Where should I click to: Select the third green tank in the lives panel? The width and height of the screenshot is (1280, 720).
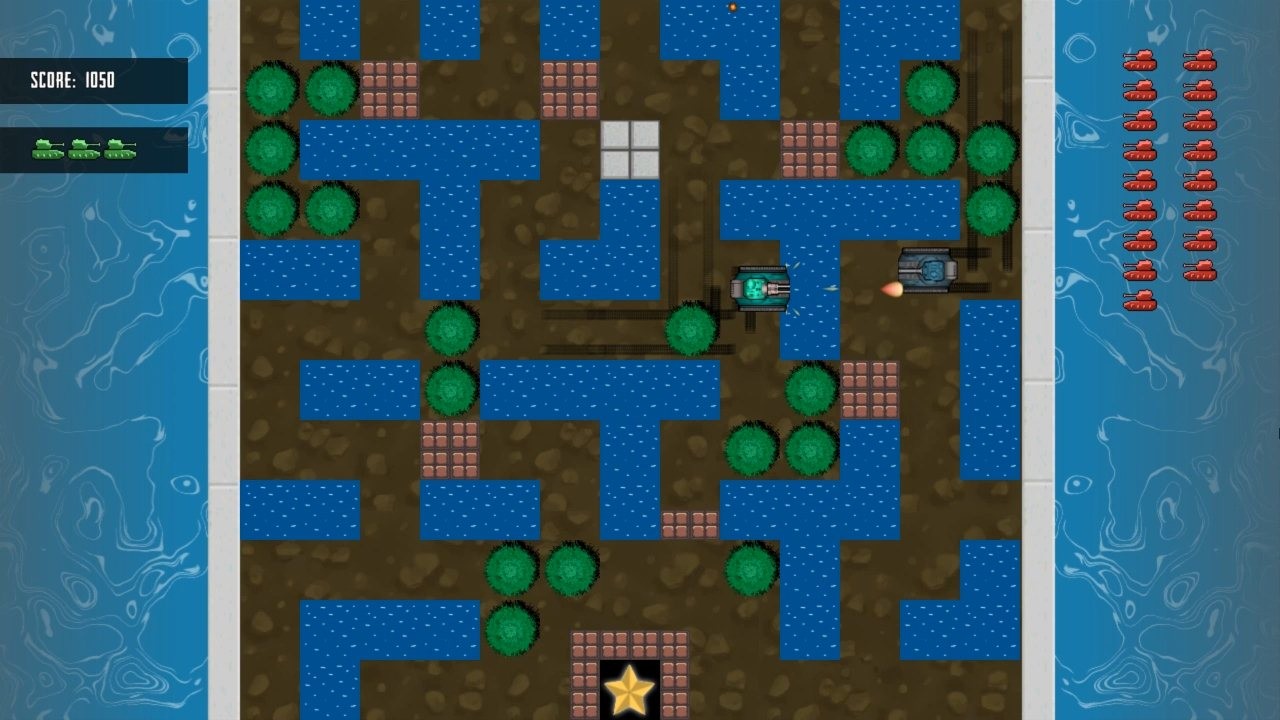tap(118, 150)
